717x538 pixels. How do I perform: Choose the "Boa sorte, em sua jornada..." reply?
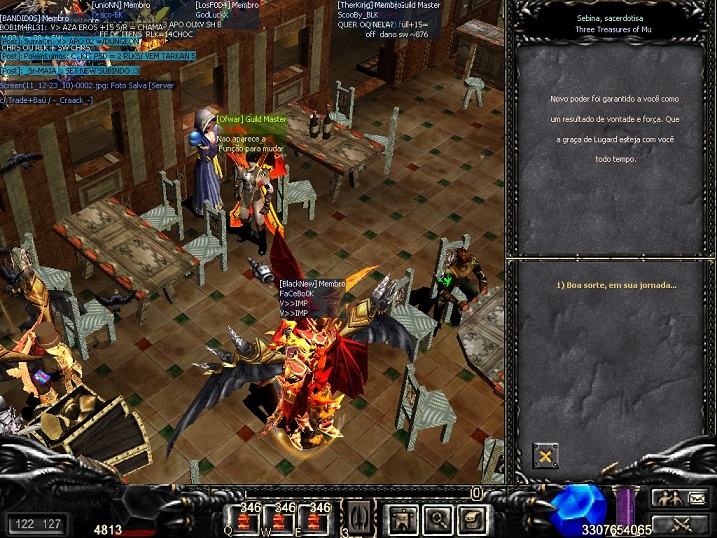pyautogui.click(x=616, y=285)
